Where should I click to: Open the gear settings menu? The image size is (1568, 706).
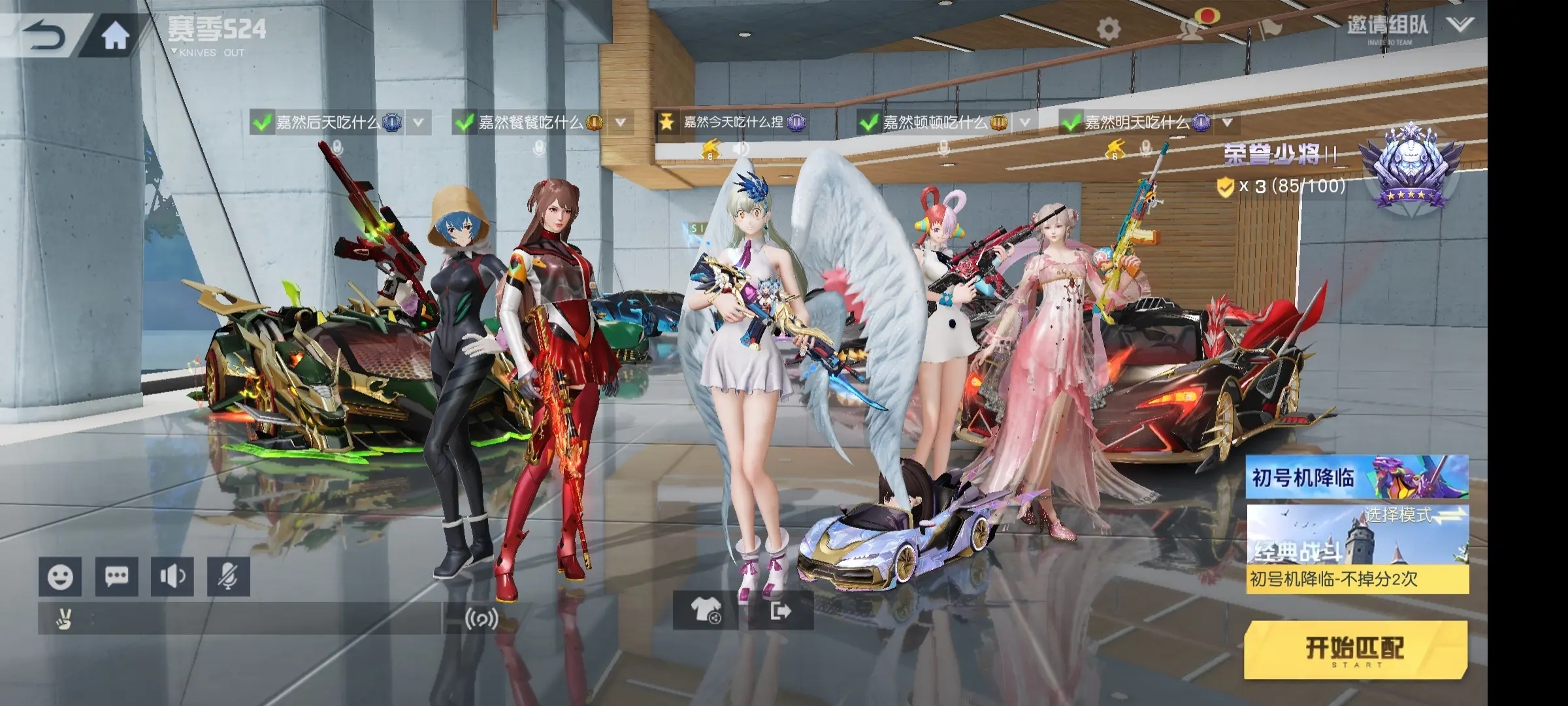(1108, 29)
